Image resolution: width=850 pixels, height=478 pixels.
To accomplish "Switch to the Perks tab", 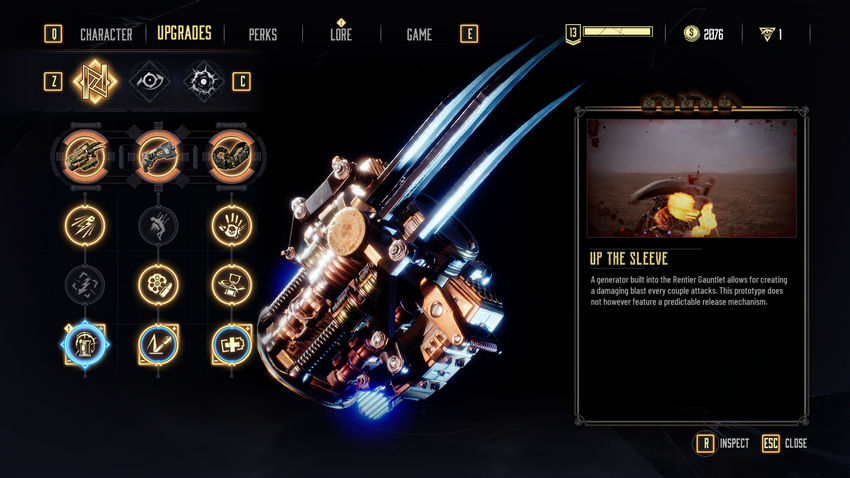I will [x=263, y=34].
